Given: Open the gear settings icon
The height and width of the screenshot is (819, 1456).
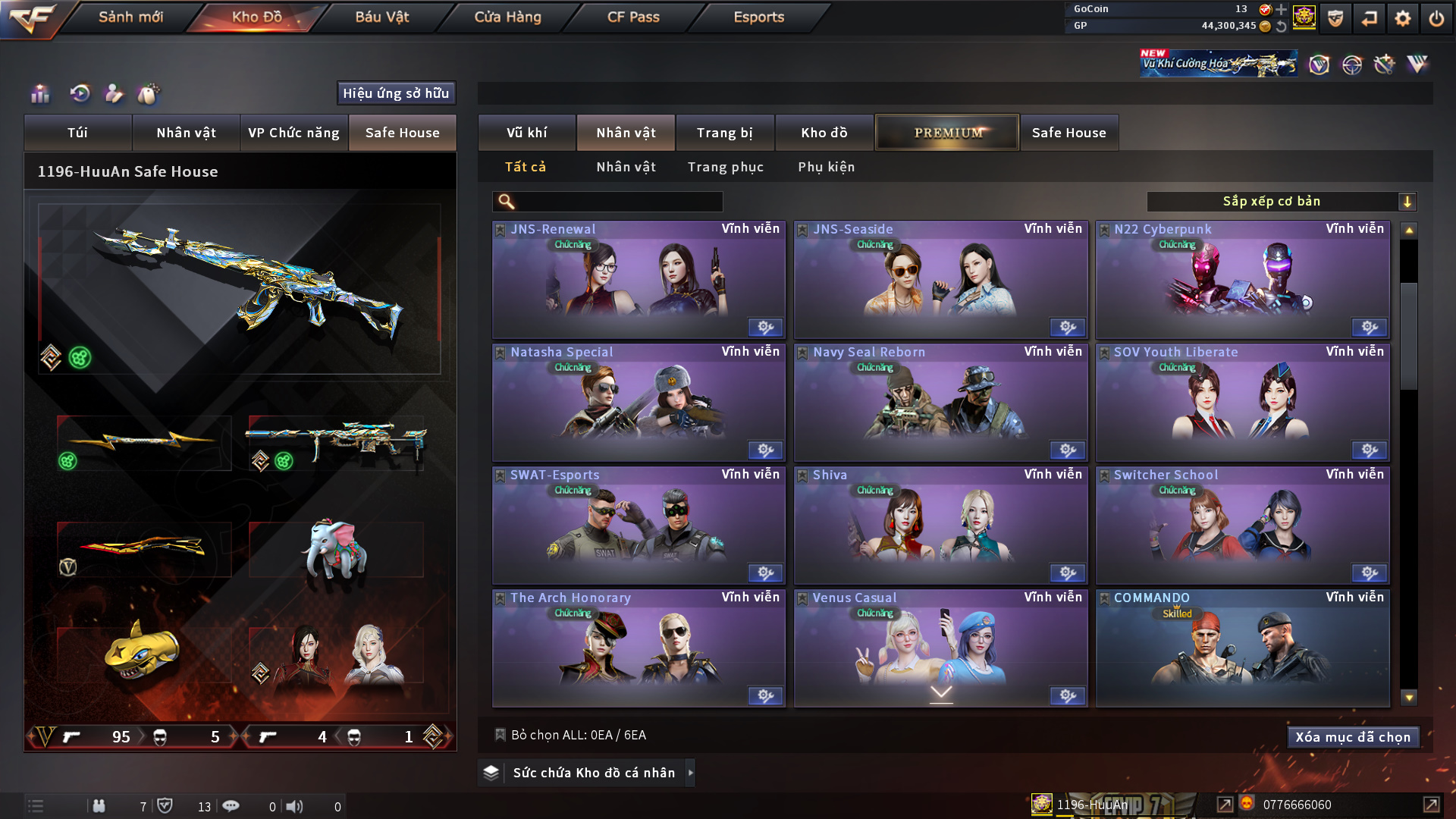Looking at the screenshot, I should point(1403,18).
